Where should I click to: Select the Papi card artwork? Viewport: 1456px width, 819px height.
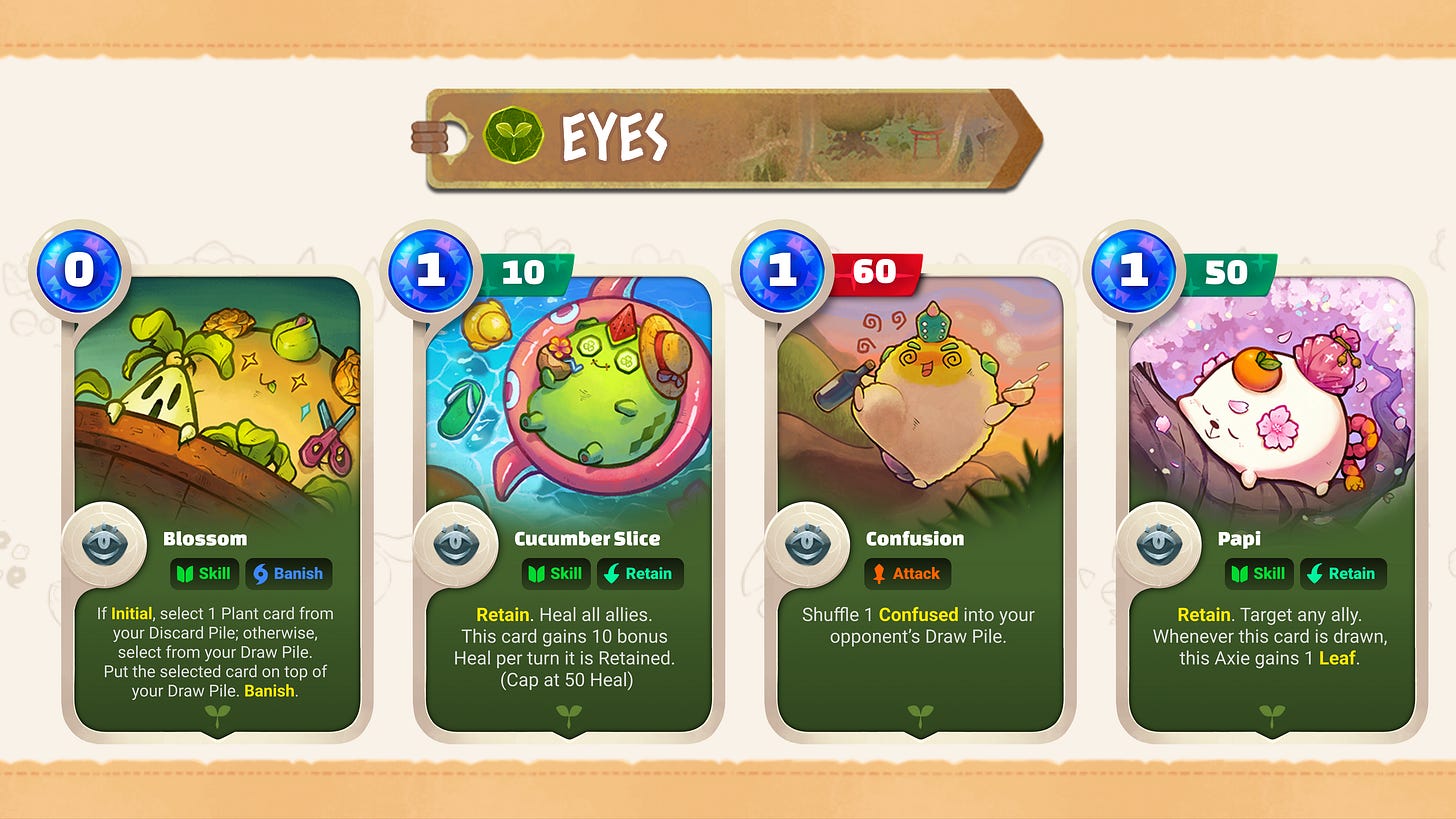coord(1270,400)
